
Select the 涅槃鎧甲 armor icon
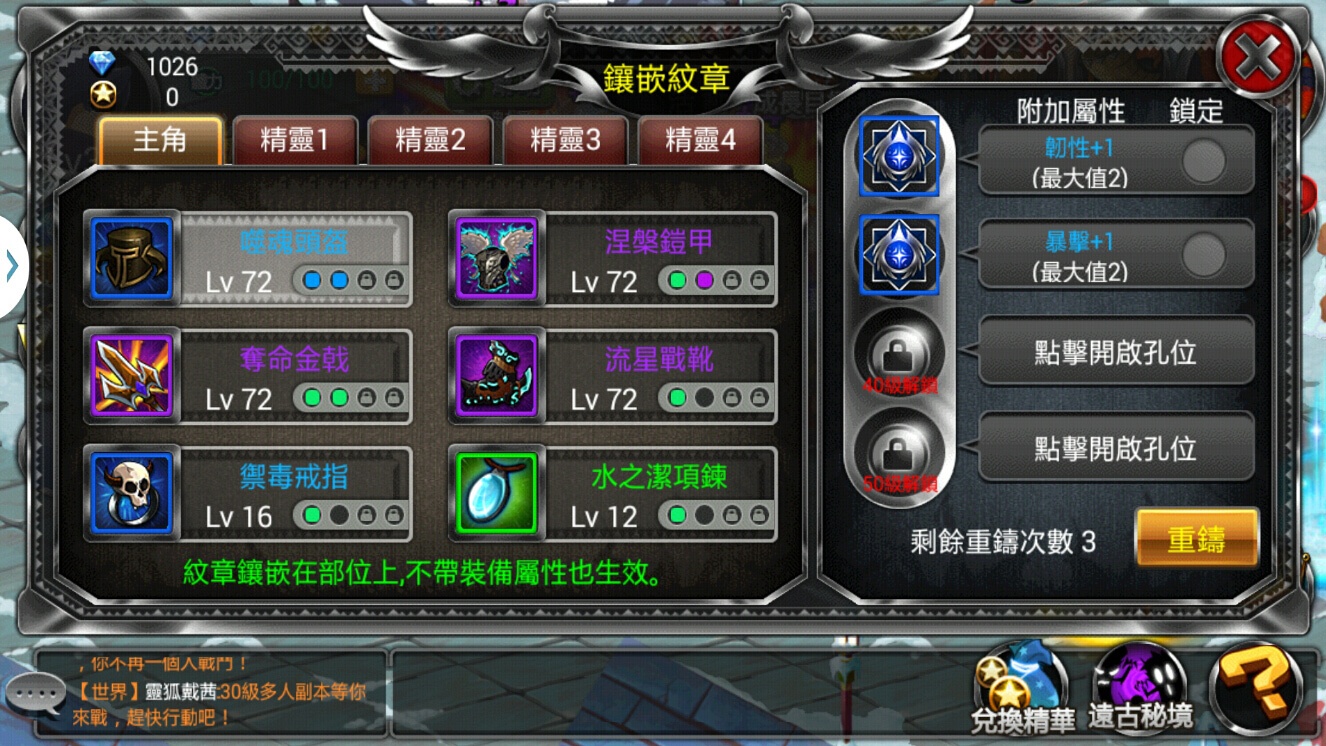[497, 260]
